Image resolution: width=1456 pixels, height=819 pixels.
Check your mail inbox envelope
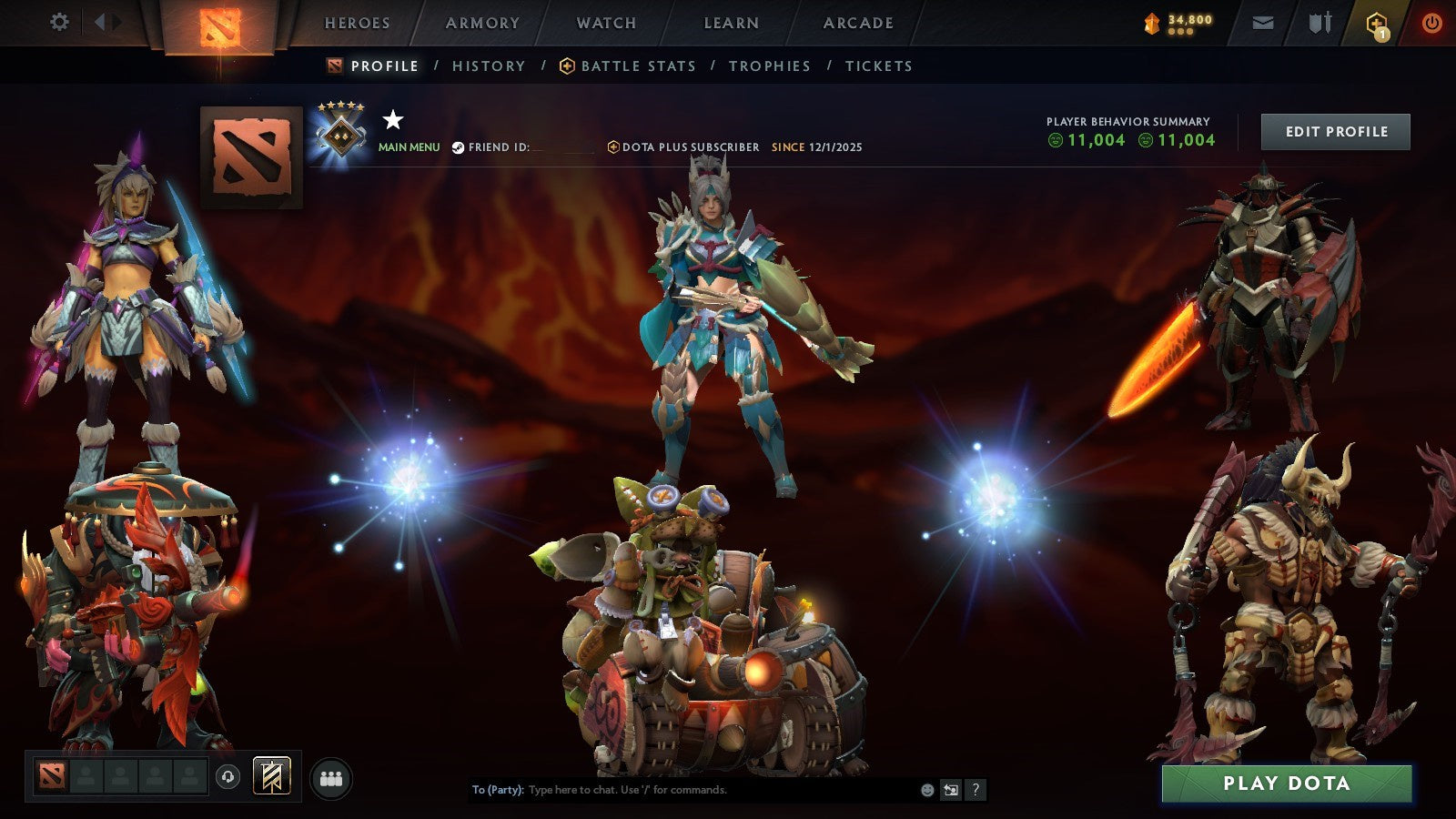click(x=1263, y=22)
